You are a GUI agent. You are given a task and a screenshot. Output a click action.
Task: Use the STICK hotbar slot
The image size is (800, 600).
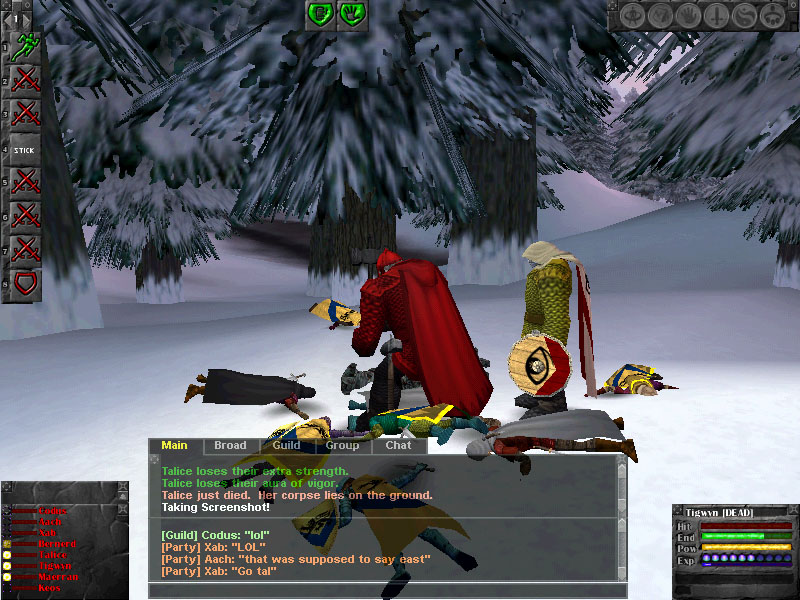pyautogui.click(x=24, y=150)
